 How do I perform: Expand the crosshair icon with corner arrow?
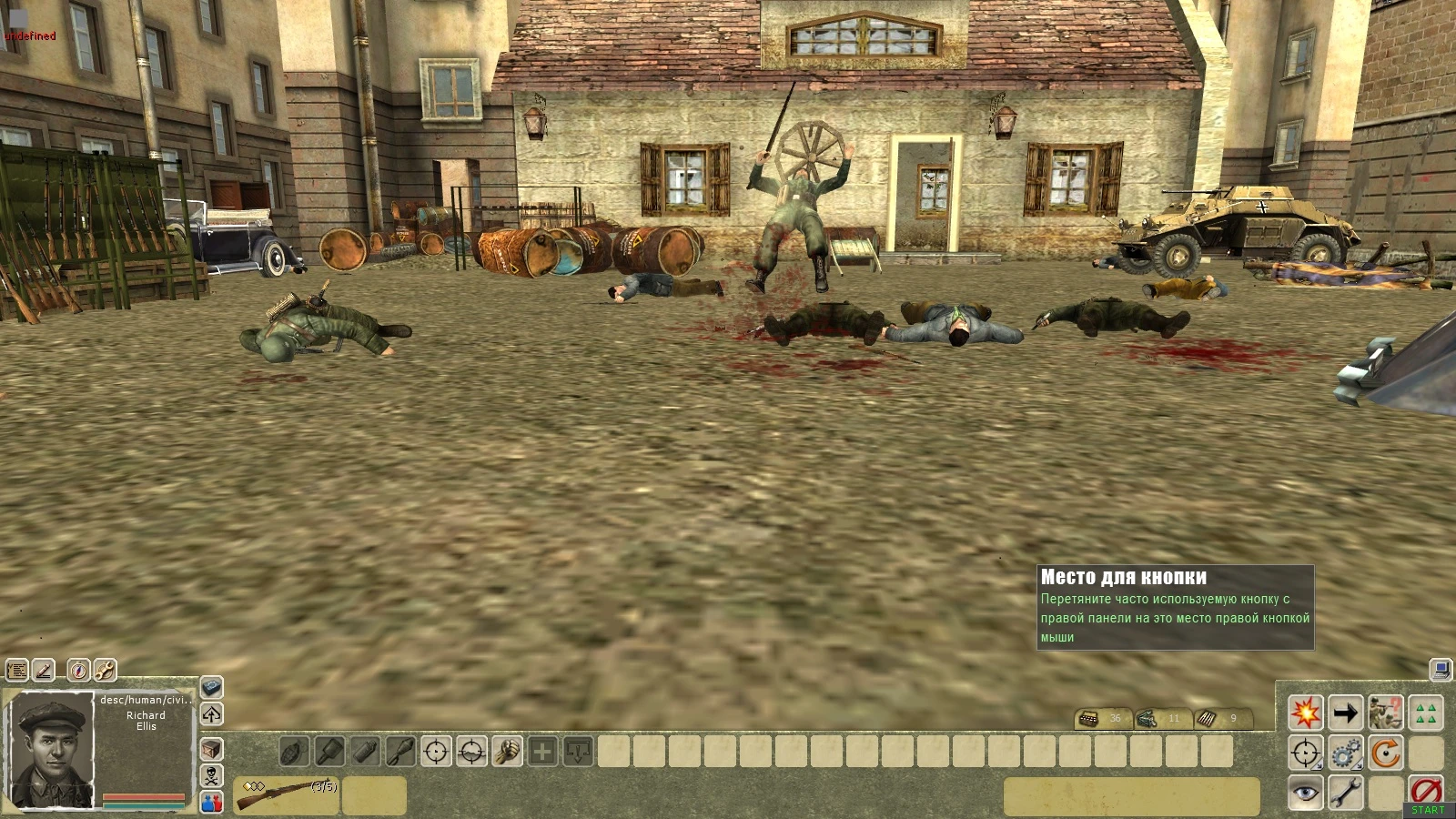1307,753
